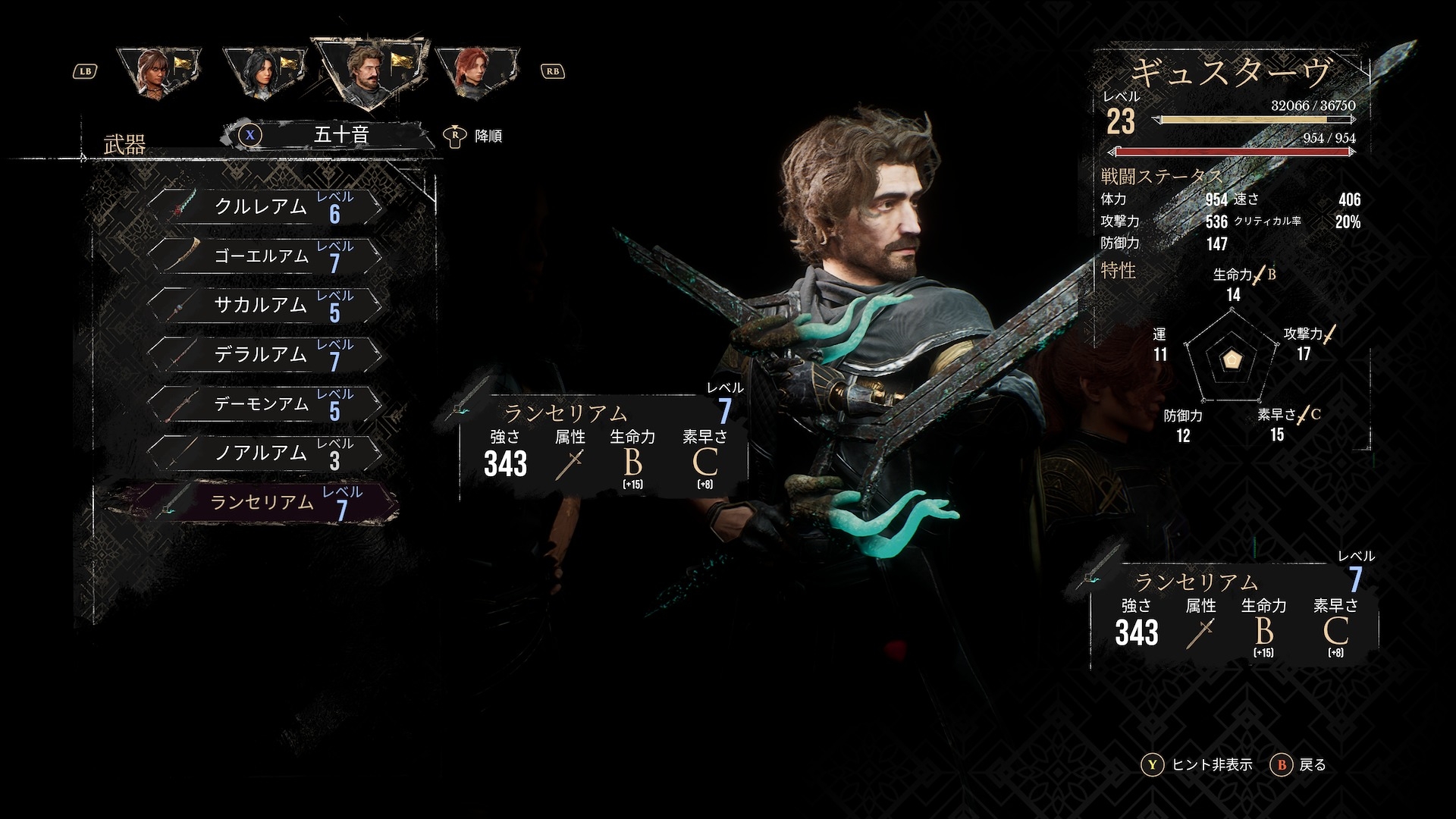Screen dimensions: 1456x819
Task: Switch to the dark-haired woman portrait
Action: tap(265, 72)
